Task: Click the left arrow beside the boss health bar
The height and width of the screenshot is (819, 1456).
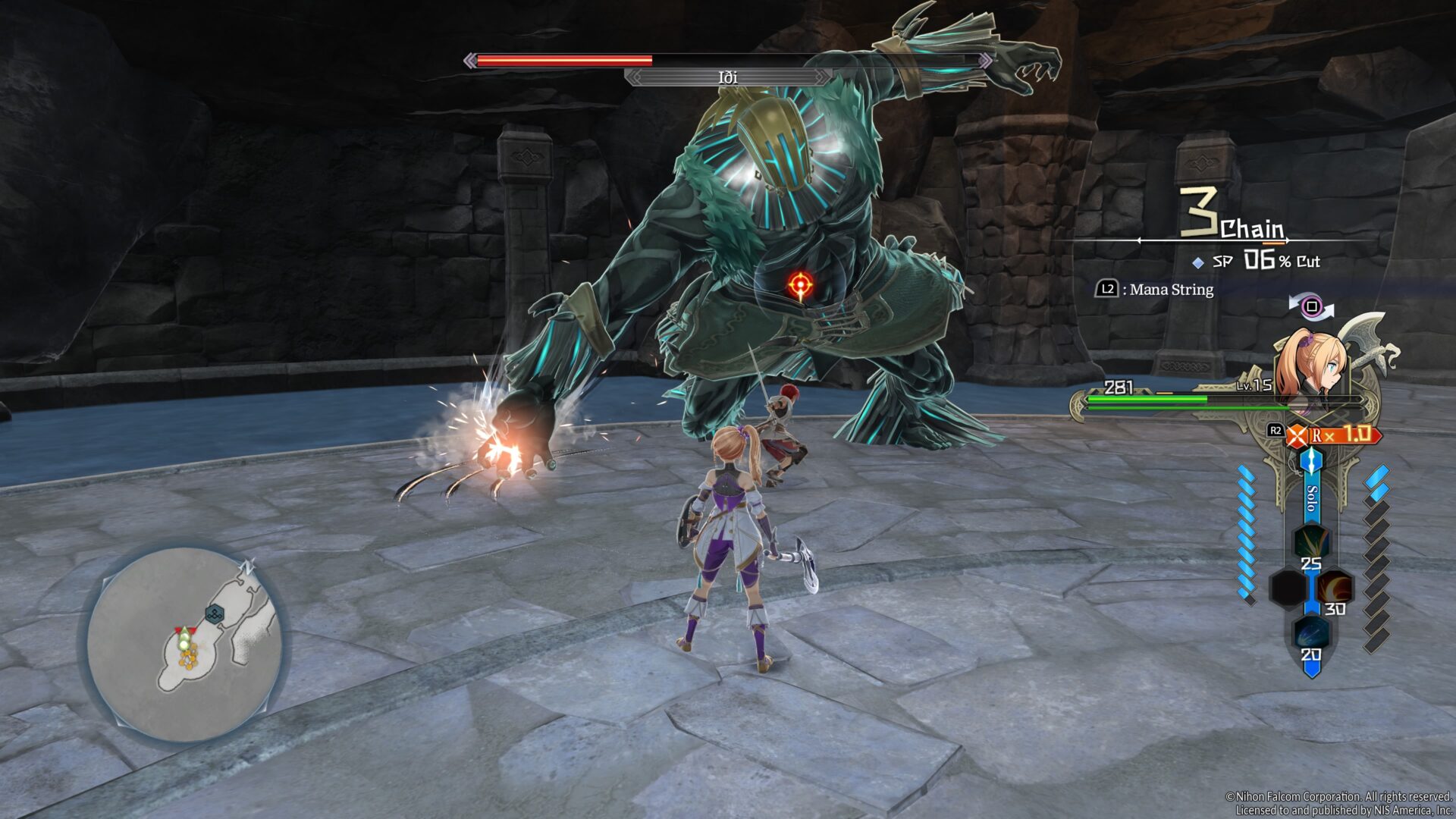Action: pyautogui.click(x=471, y=58)
